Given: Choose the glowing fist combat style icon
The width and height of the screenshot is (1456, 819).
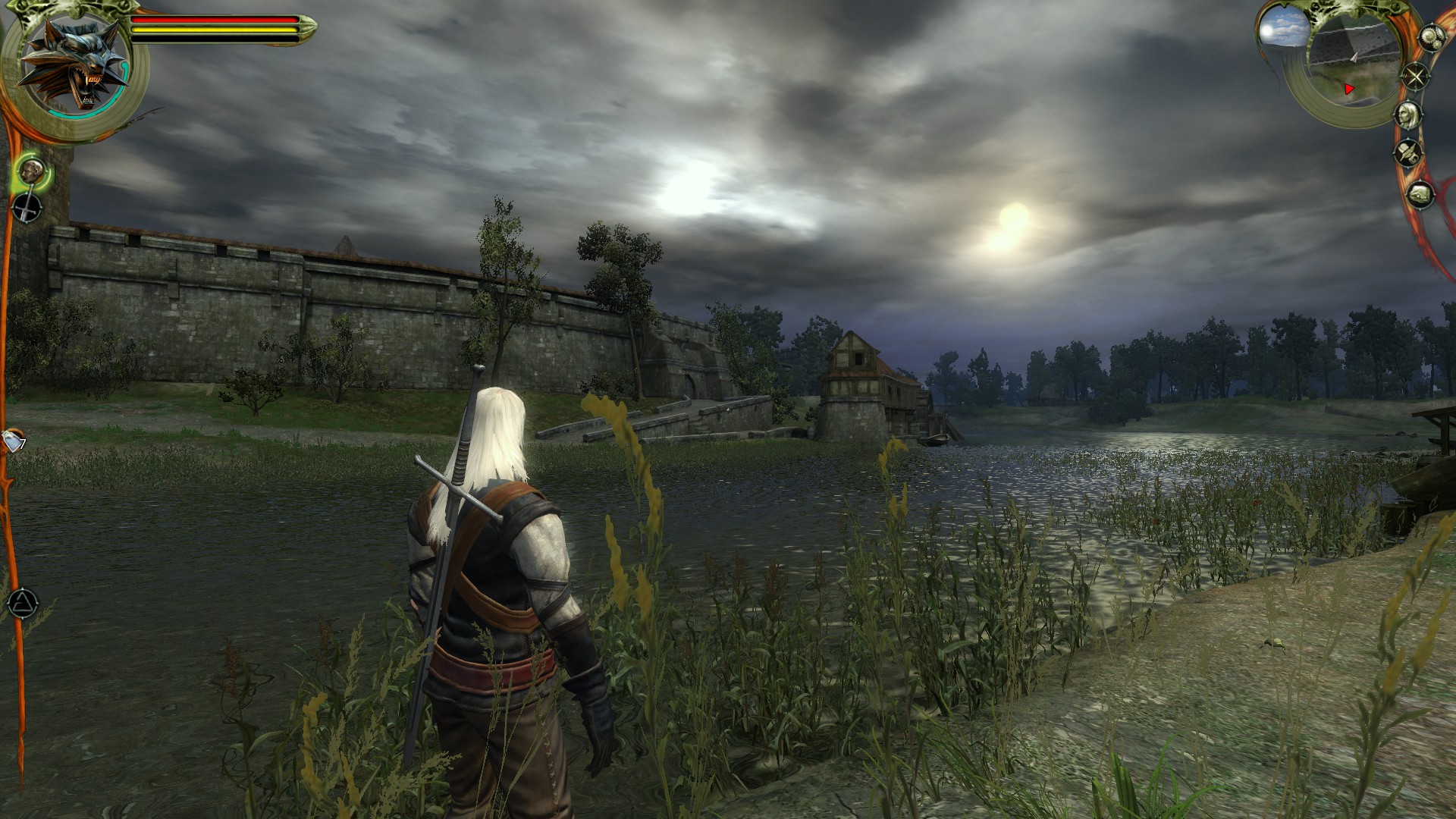Looking at the screenshot, I should point(32,171).
